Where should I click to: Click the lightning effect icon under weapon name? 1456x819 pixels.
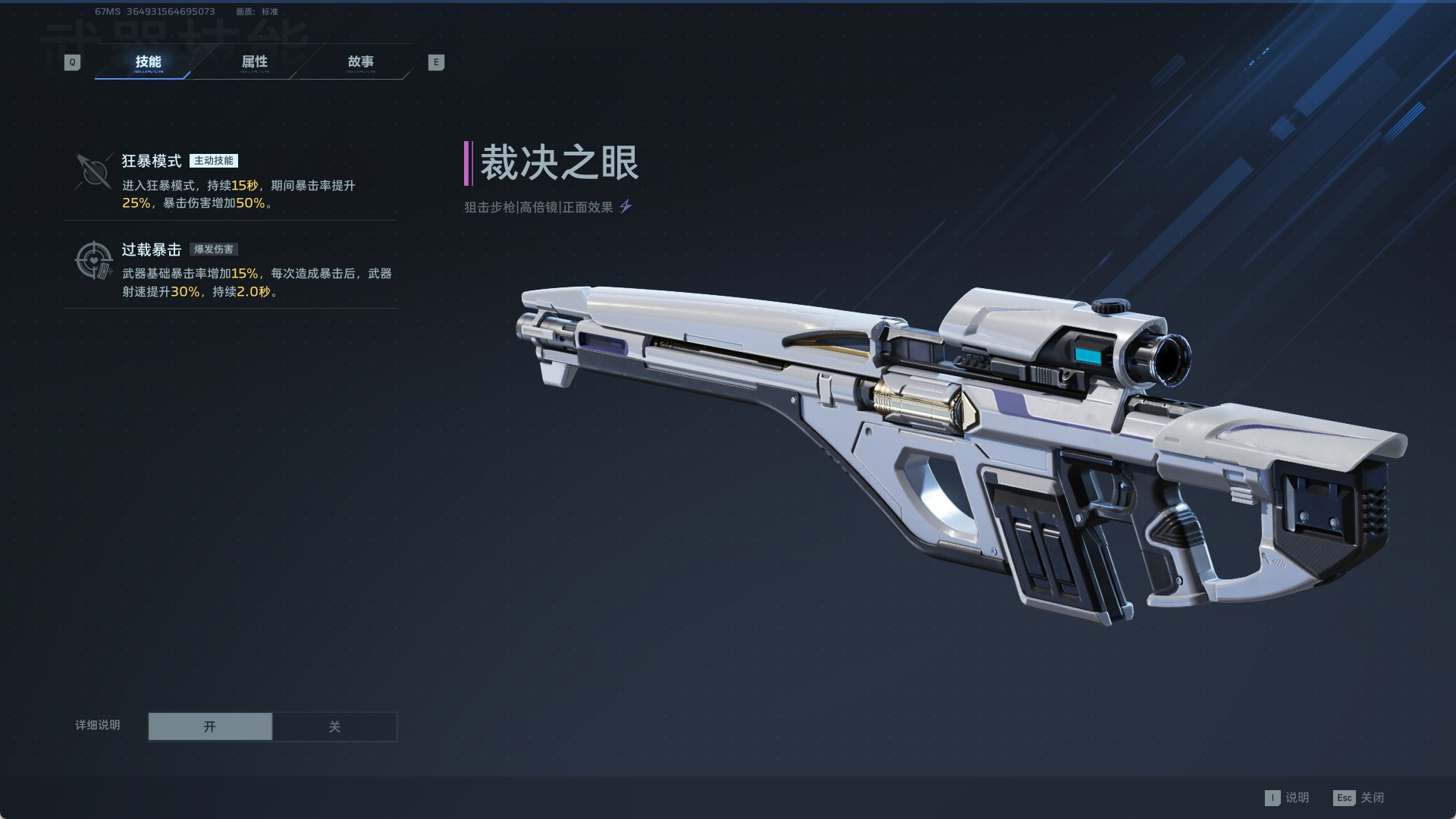tap(626, 206)
